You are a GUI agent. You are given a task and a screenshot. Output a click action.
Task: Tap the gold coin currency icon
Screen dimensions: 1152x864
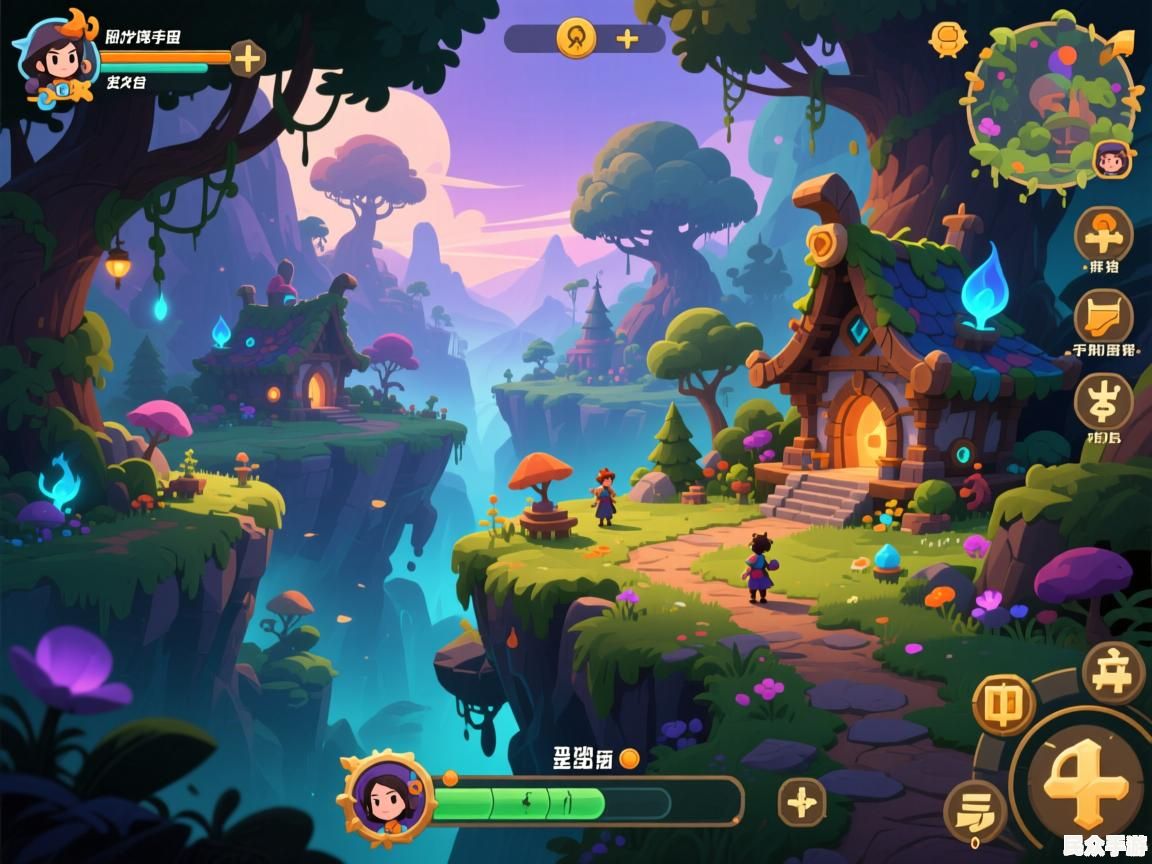pyautogui.click(x=577, y=38)
